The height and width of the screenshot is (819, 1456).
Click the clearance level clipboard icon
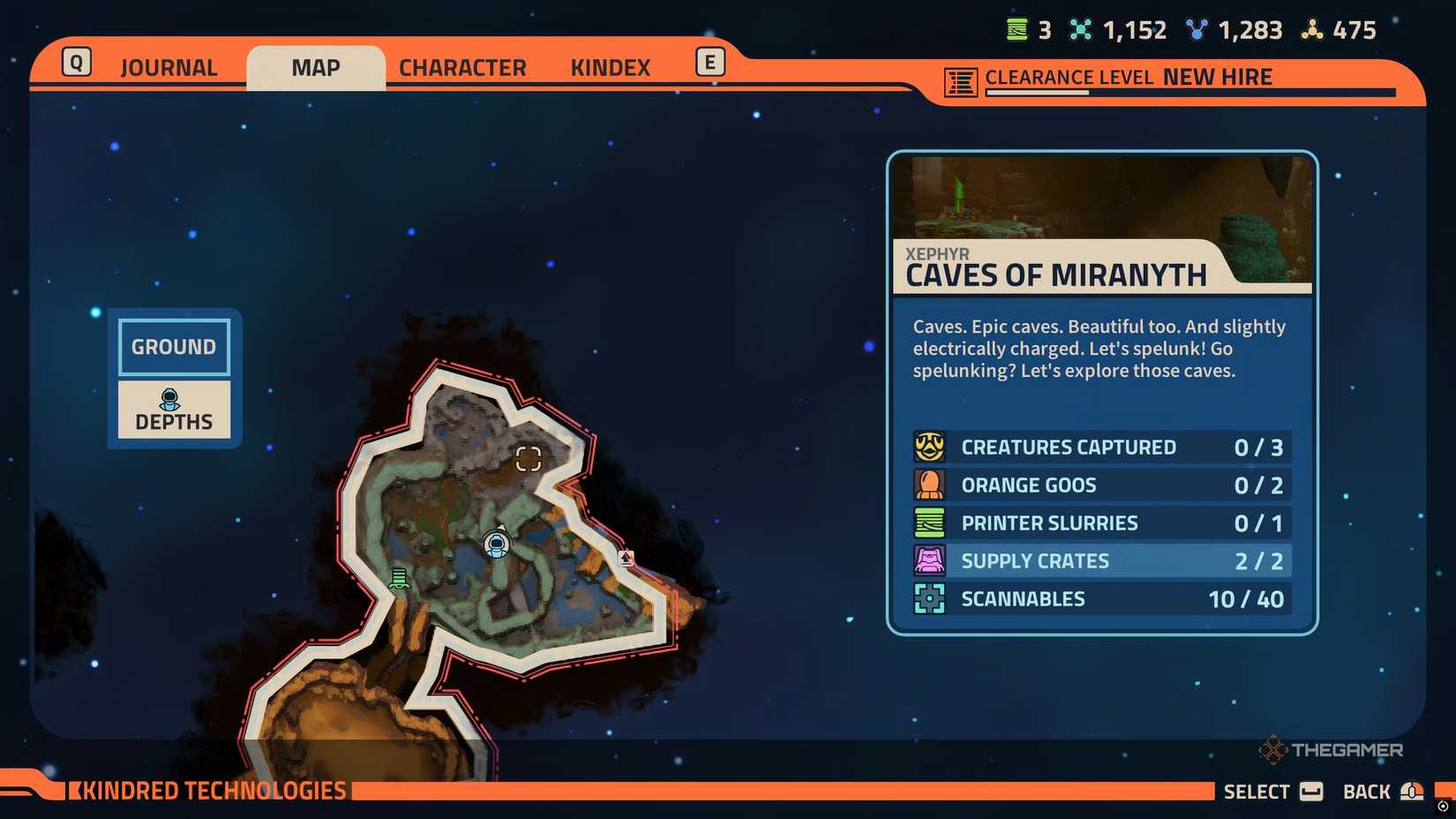(x=960, y=78)
